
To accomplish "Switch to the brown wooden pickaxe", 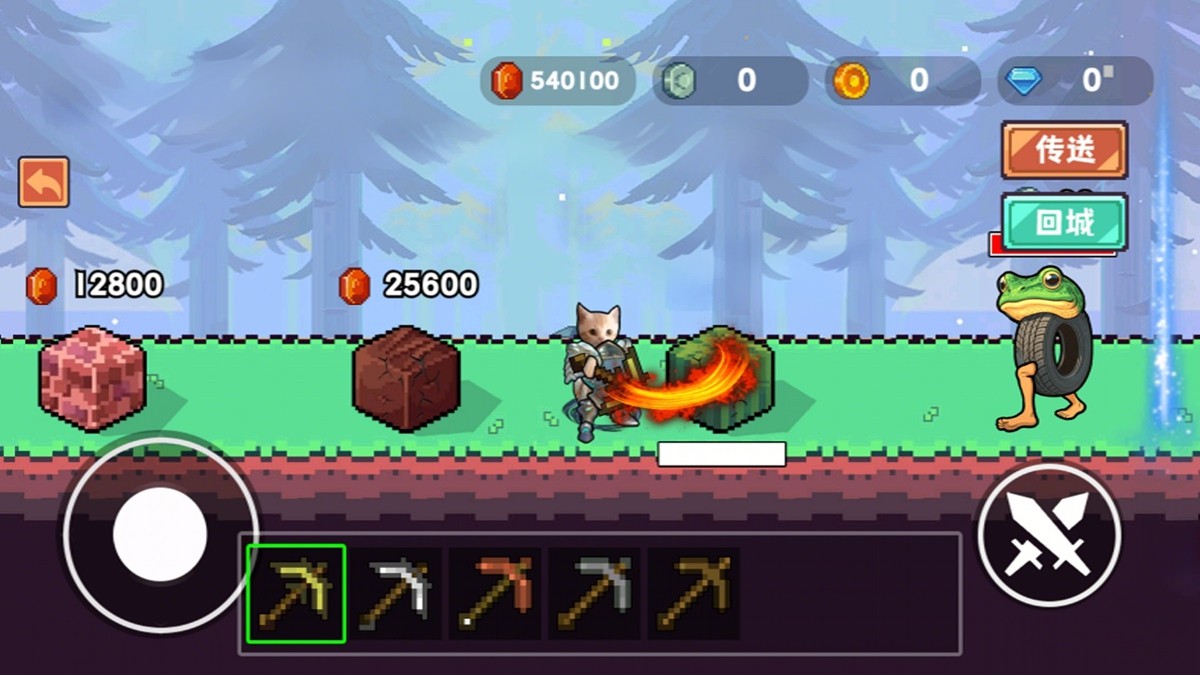I will coord(693,594).
